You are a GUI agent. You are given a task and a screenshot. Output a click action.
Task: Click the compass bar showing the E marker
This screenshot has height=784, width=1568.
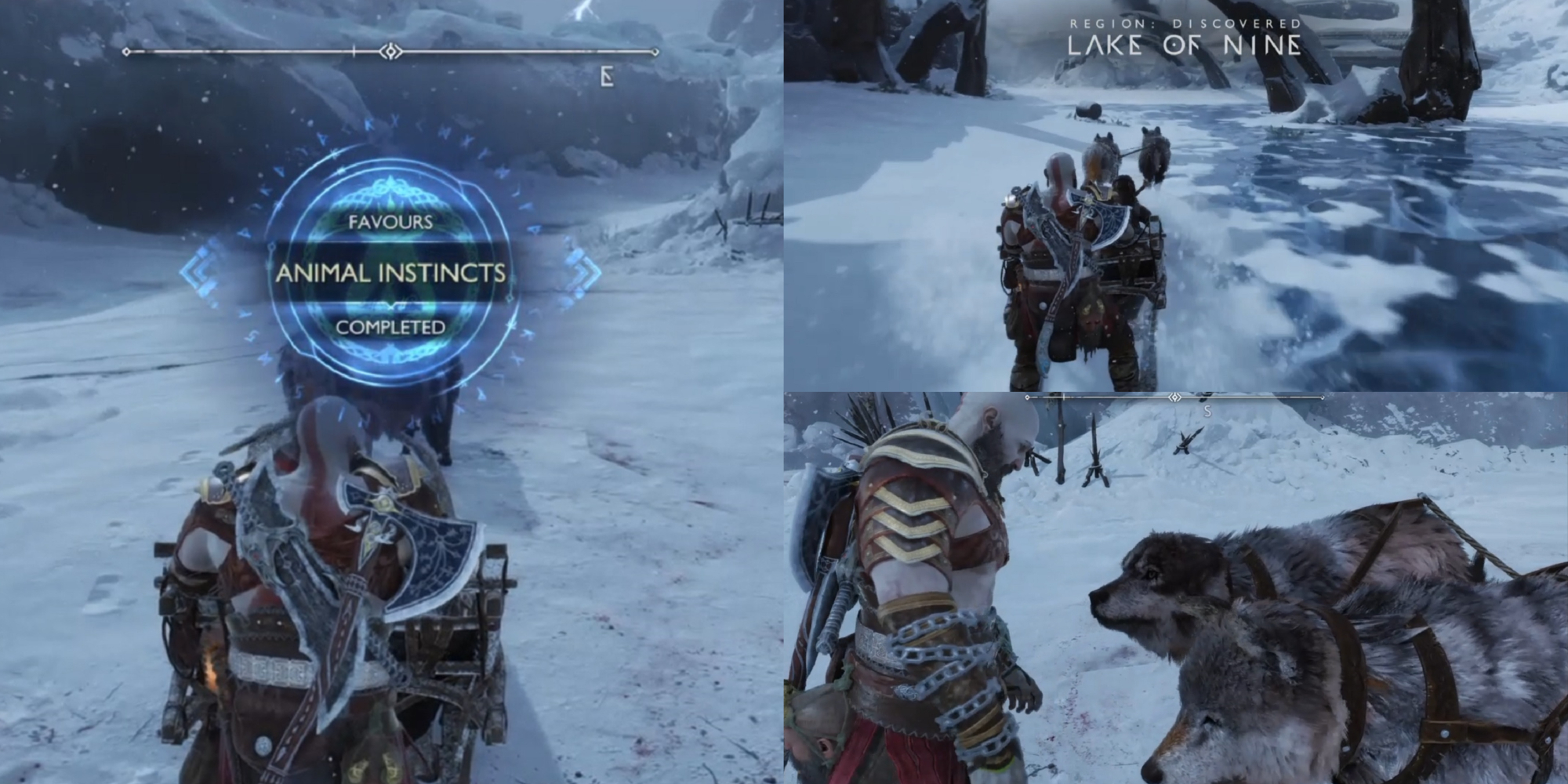(390, 53)
